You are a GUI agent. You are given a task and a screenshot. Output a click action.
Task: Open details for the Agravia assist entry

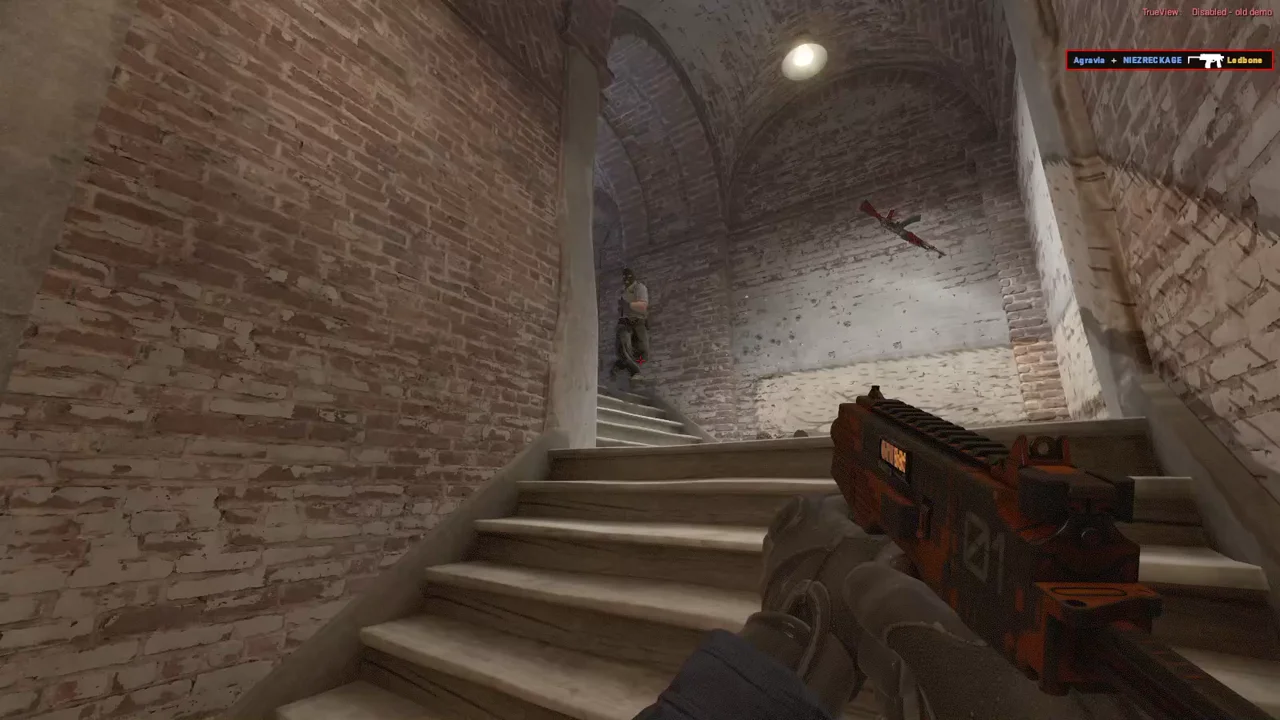(x=1087, y=60)
